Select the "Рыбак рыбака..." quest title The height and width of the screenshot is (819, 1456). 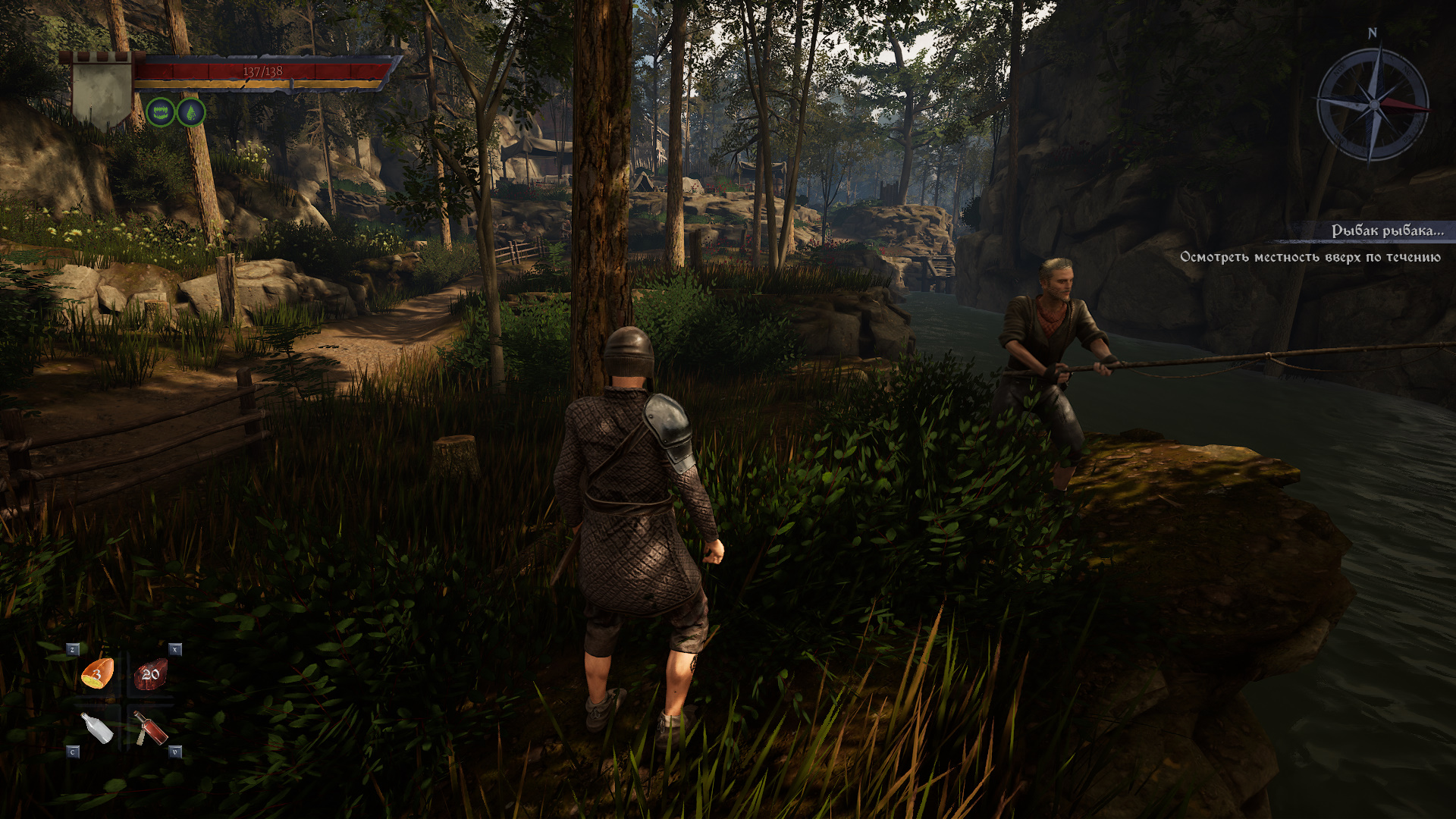coord(1387,231)
